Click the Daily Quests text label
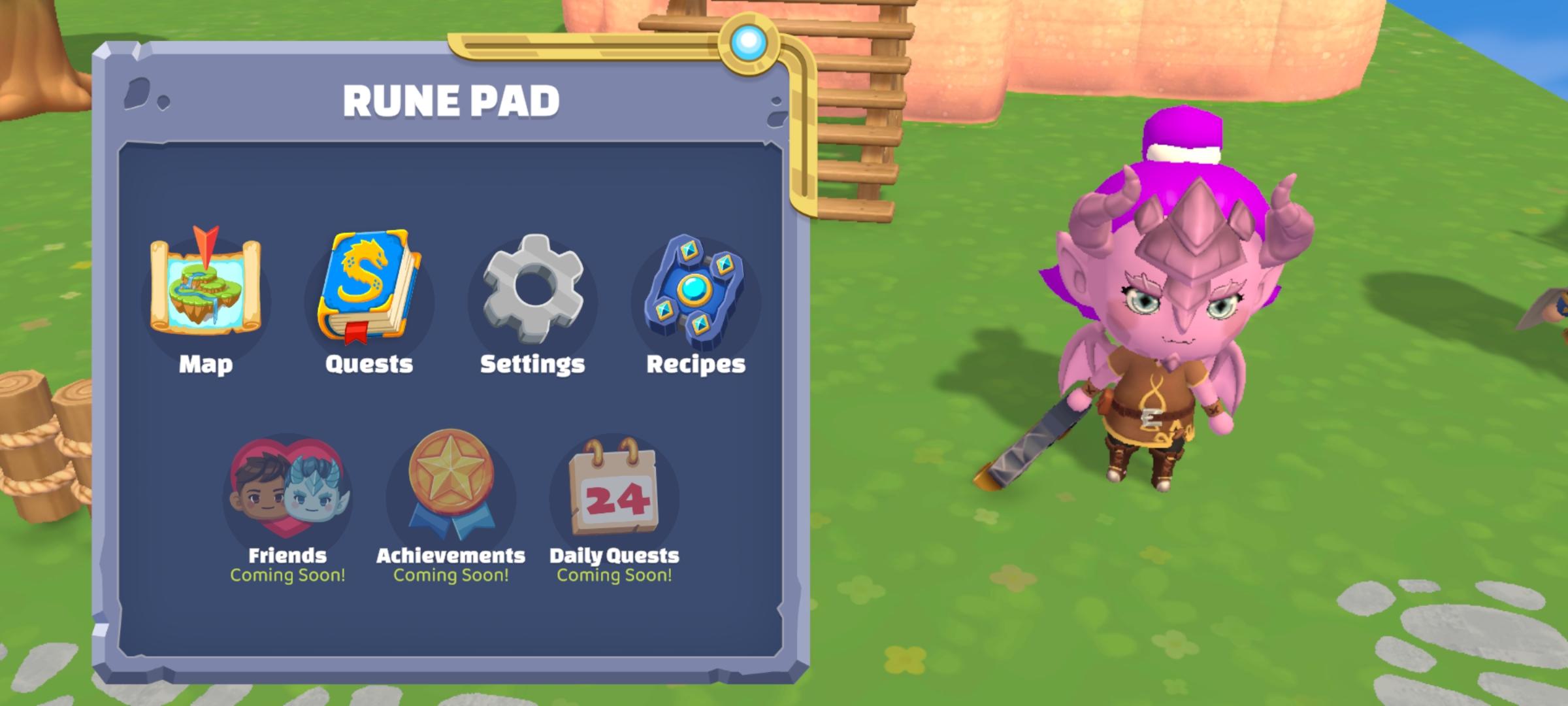This screenshot has height=706, width=1568. [613, 556]
